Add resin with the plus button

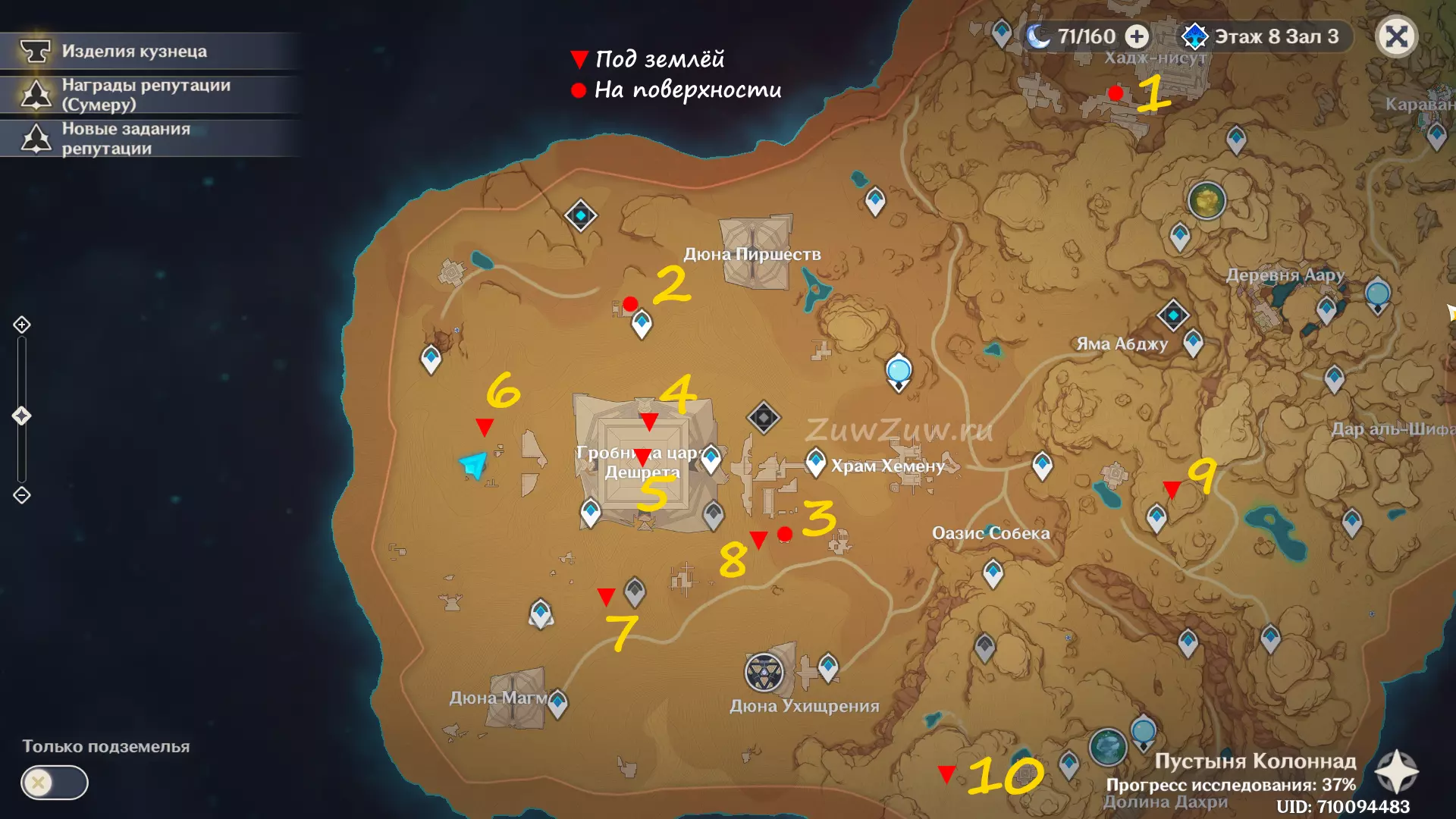click(1136, 36)
